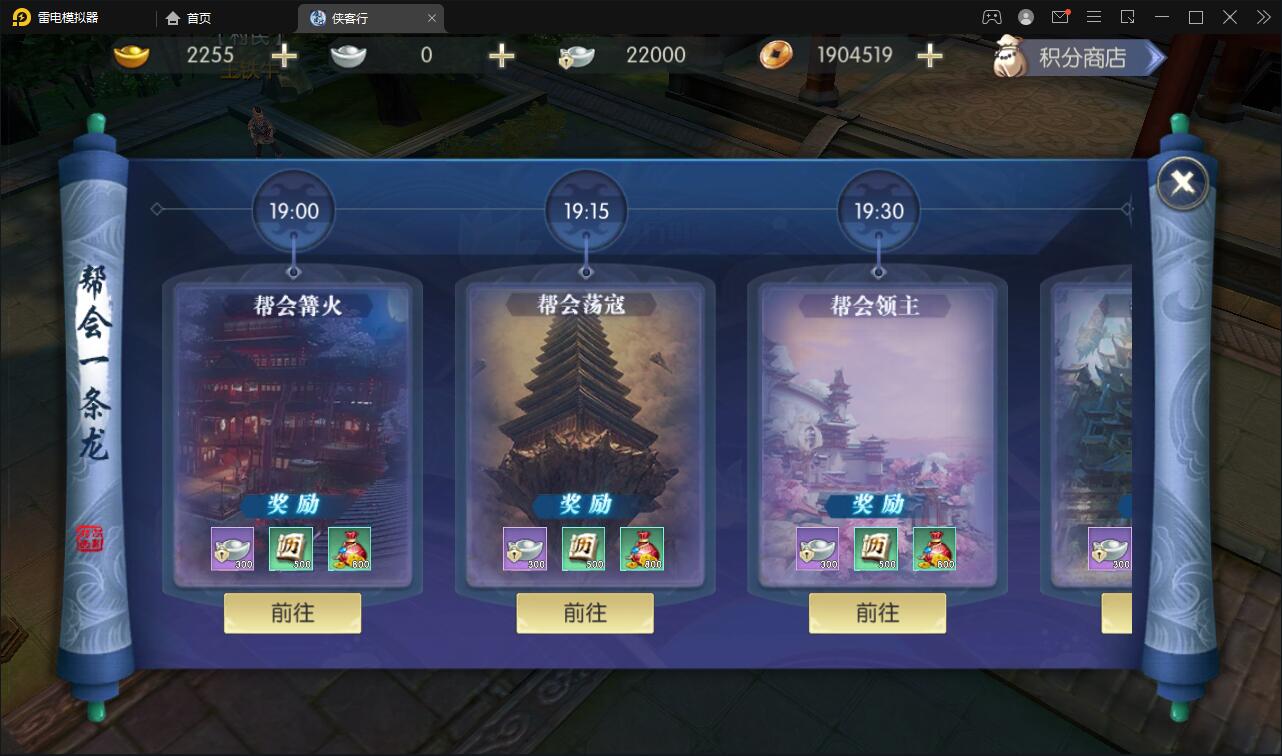The image size is (1282, 756).
Task: Open the account avatar icon in the titlebar
Action: [x=1024, y=17]
